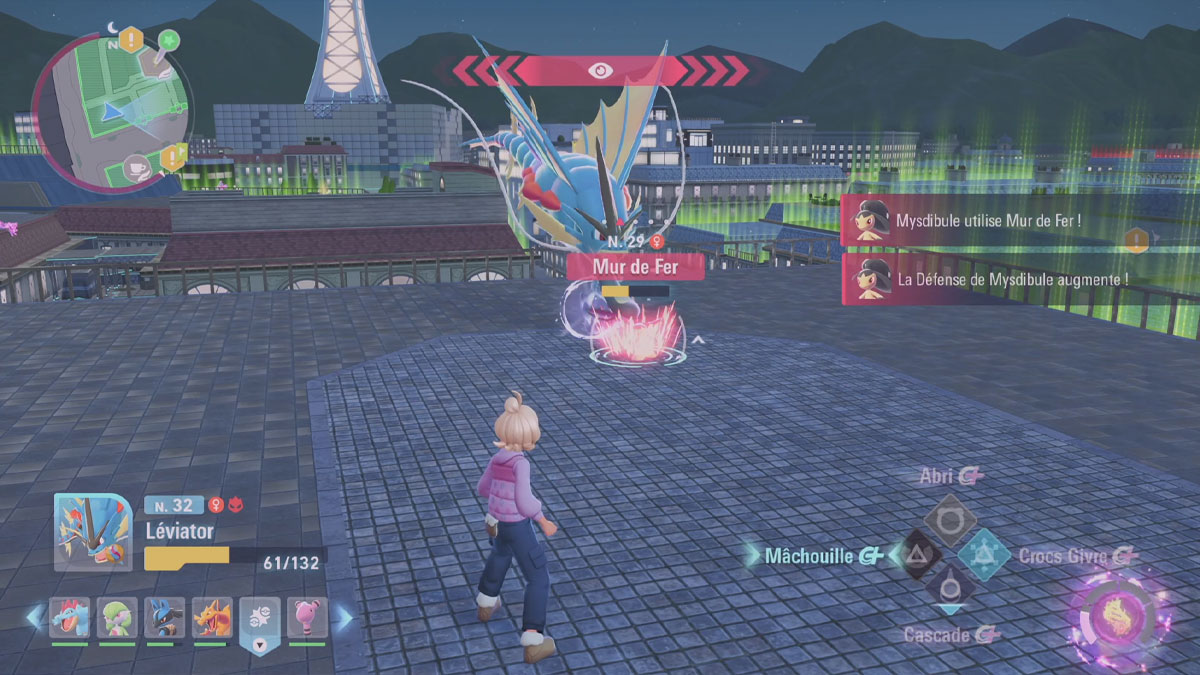Screen dimensions: 1200x675
Task: Switch to the Lucario party slot
Action: (x=165, y=618)
